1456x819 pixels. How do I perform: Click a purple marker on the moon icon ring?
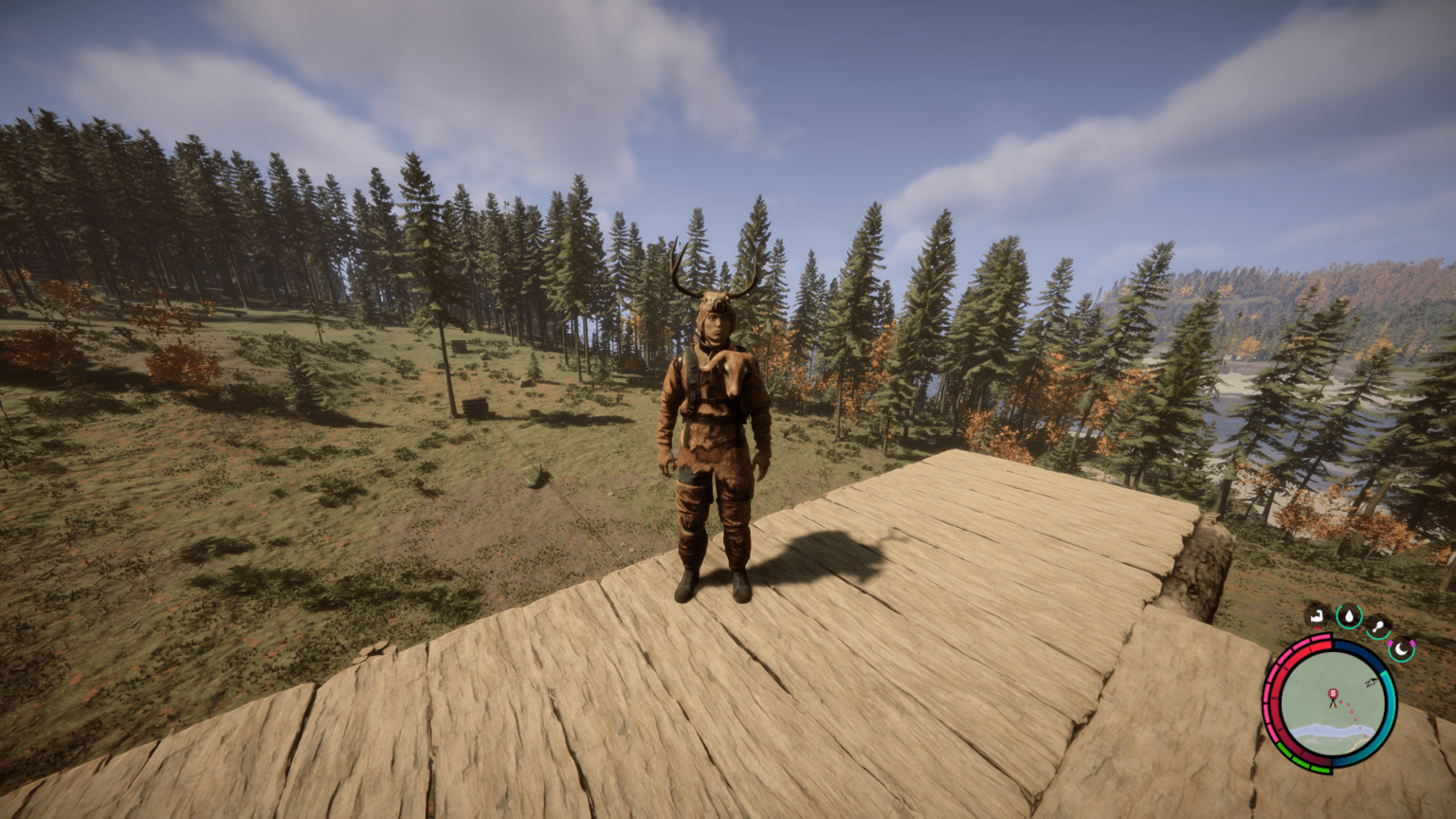click(x=1391, y=644)
